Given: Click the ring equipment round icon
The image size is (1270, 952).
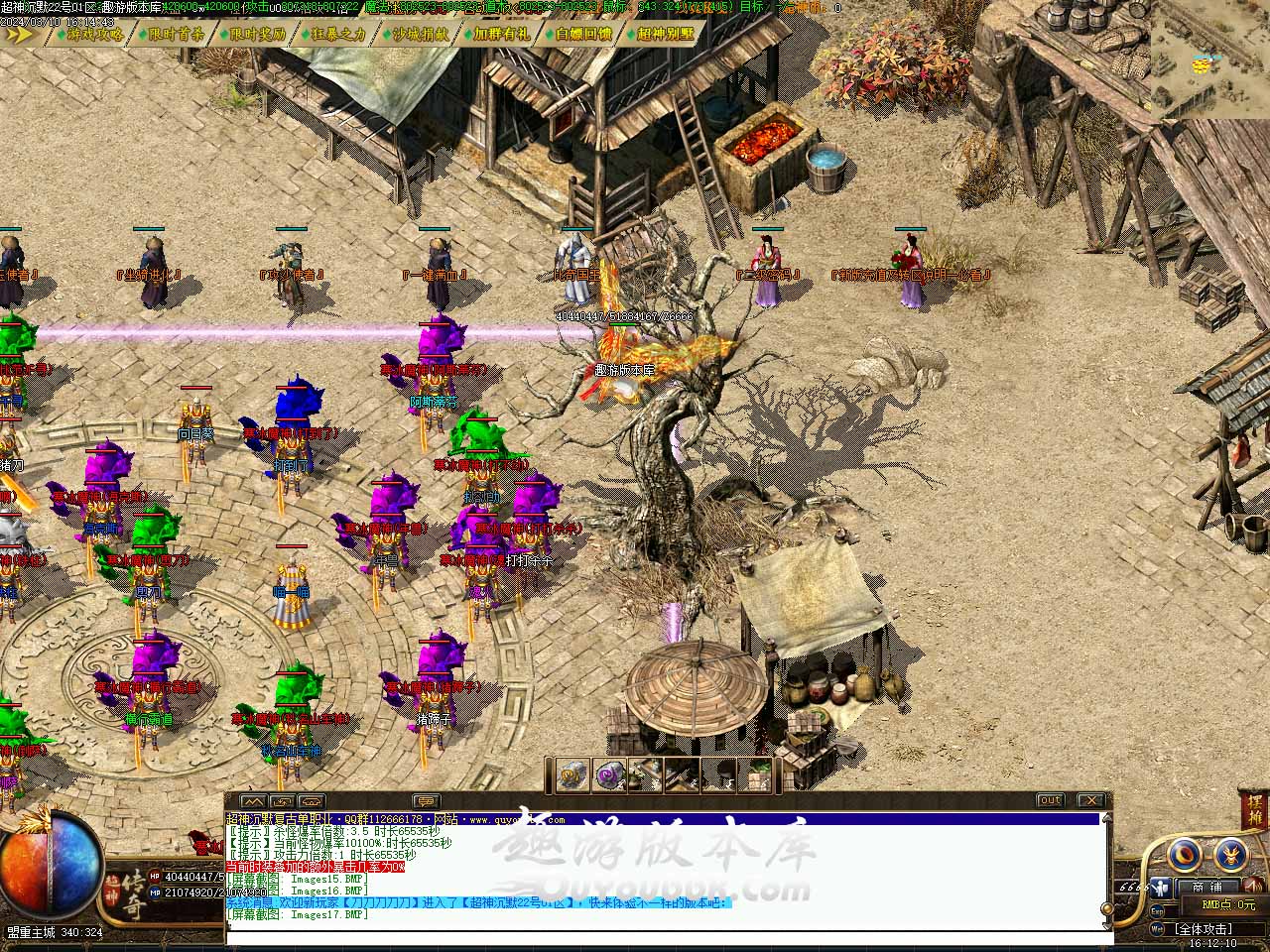Looking at the screenshot, I should pyautogui.click(x=1185, y=853).
